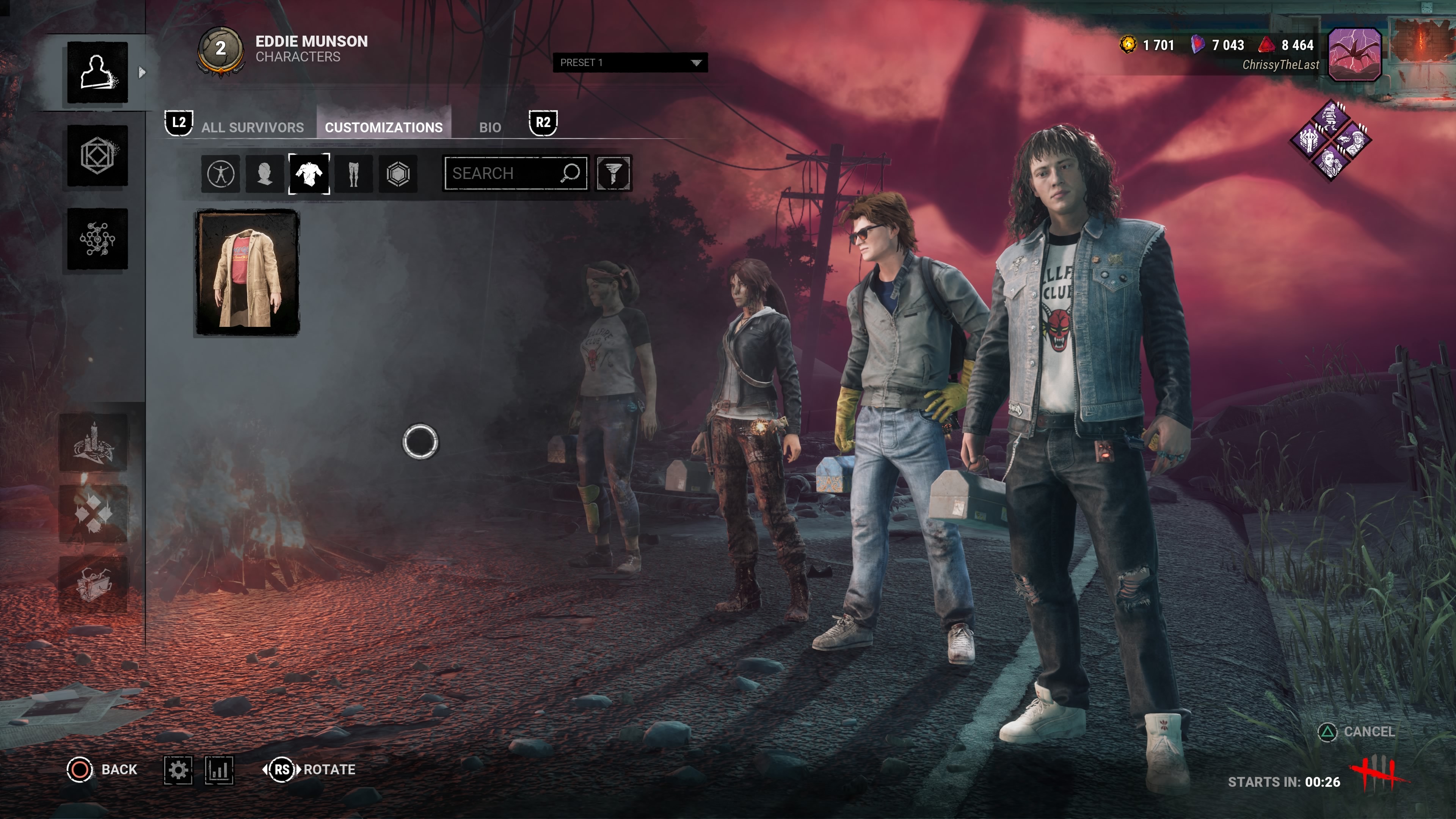Switch to the Bio tab

pyautogui.click(x=490, y=127)
